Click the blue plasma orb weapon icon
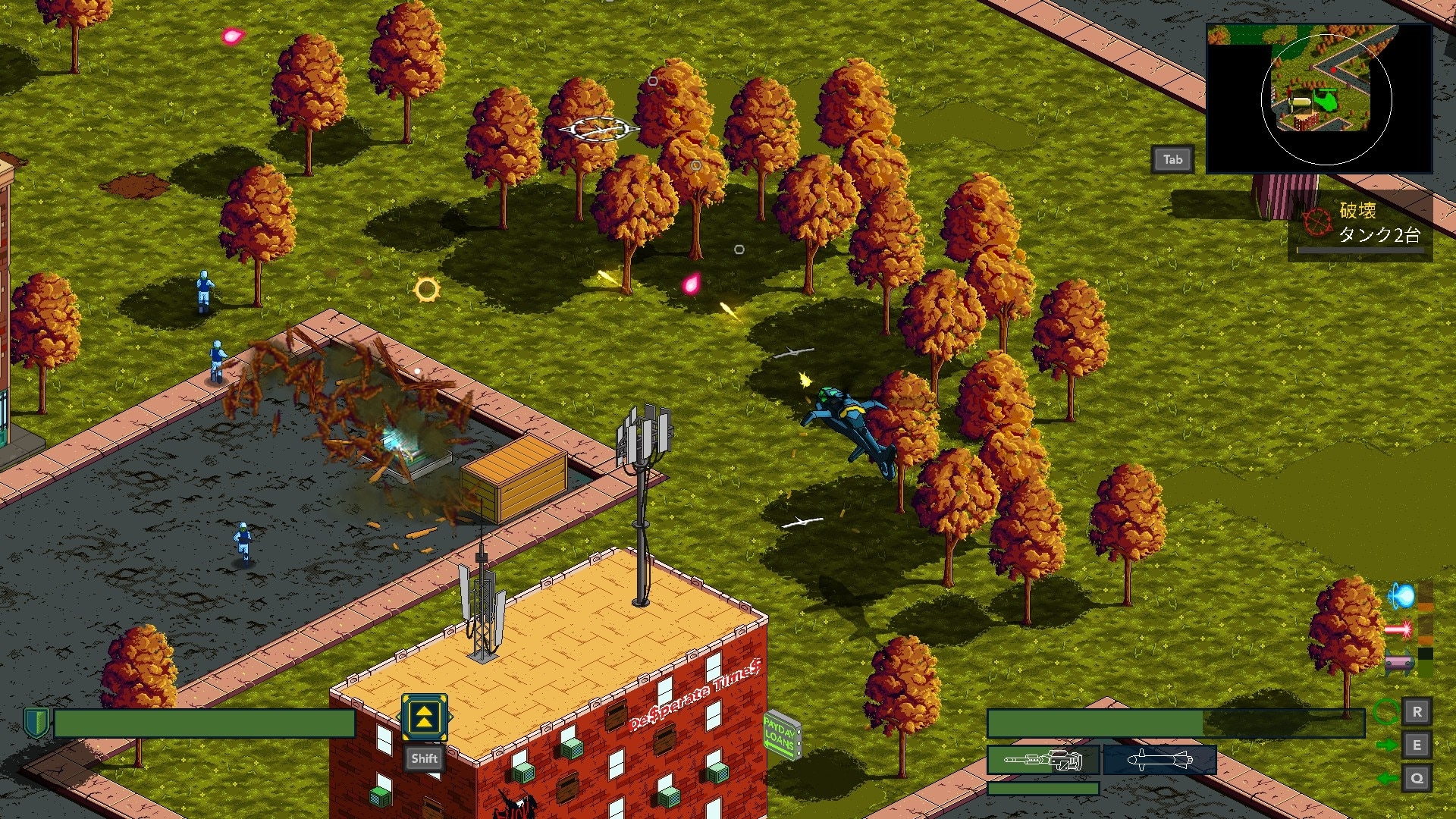1456x819 pixels. click(1401, 596)
